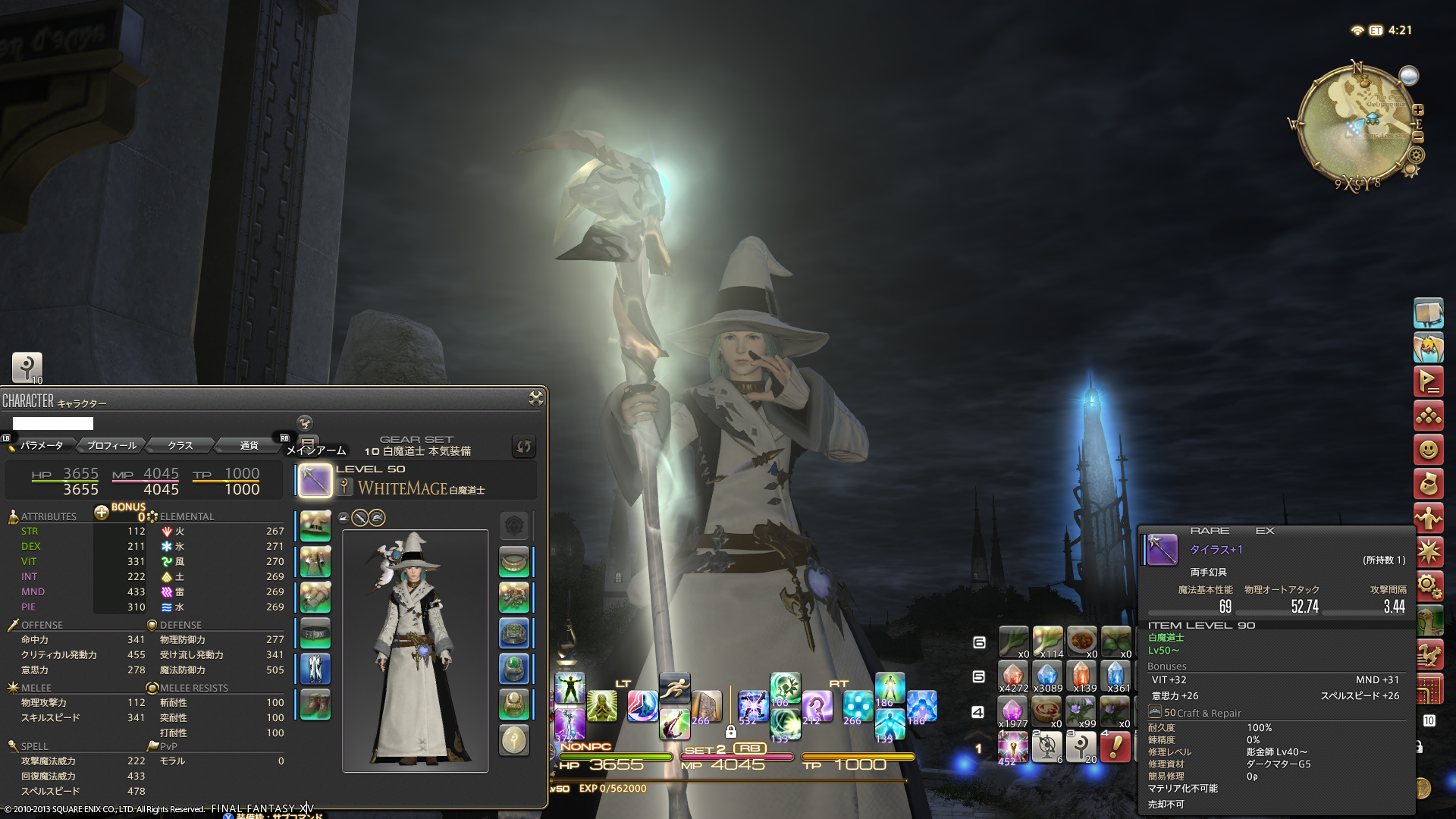Close the Character window

(535, 398)
